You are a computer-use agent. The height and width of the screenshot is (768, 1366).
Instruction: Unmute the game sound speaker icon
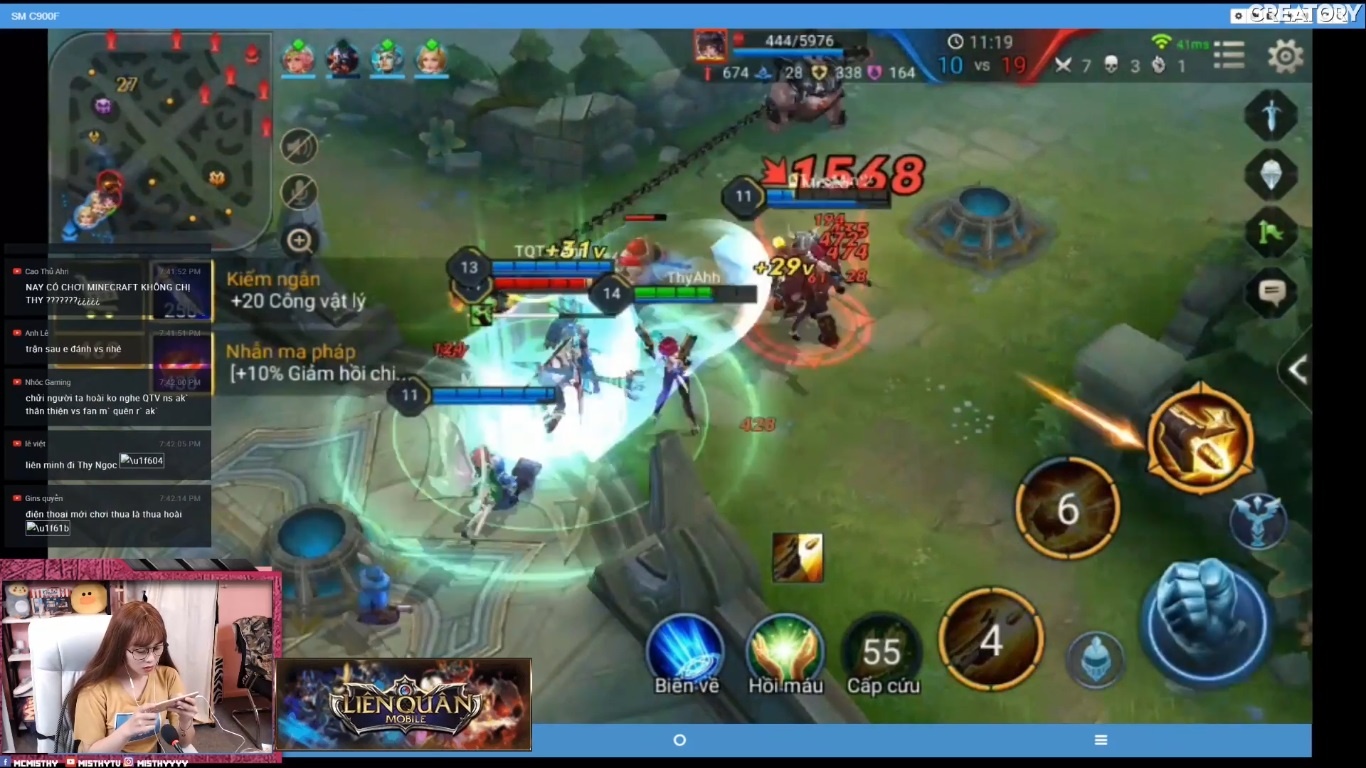coord(297,146)
